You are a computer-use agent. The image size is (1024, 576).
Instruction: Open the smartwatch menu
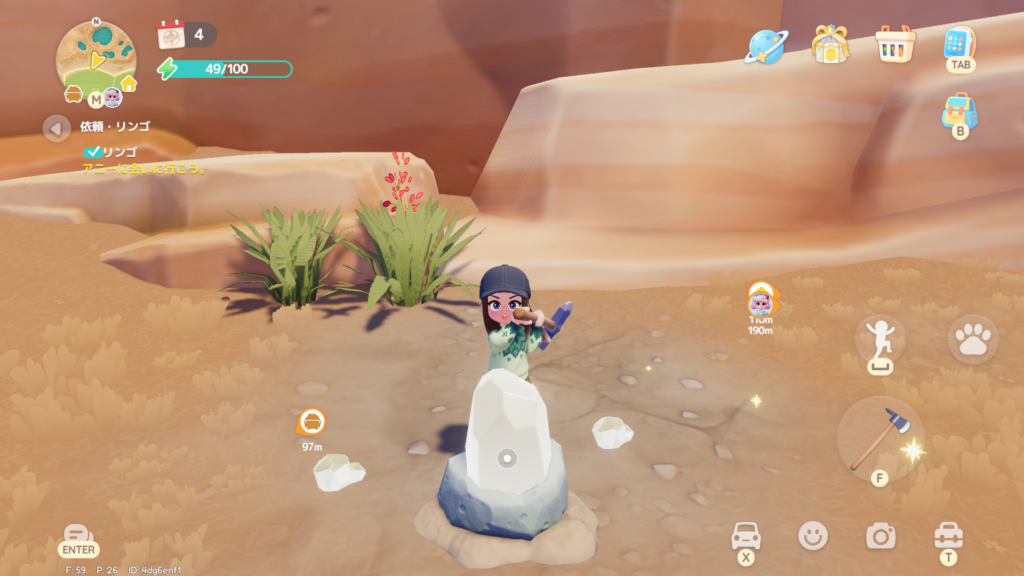point(959,43)
